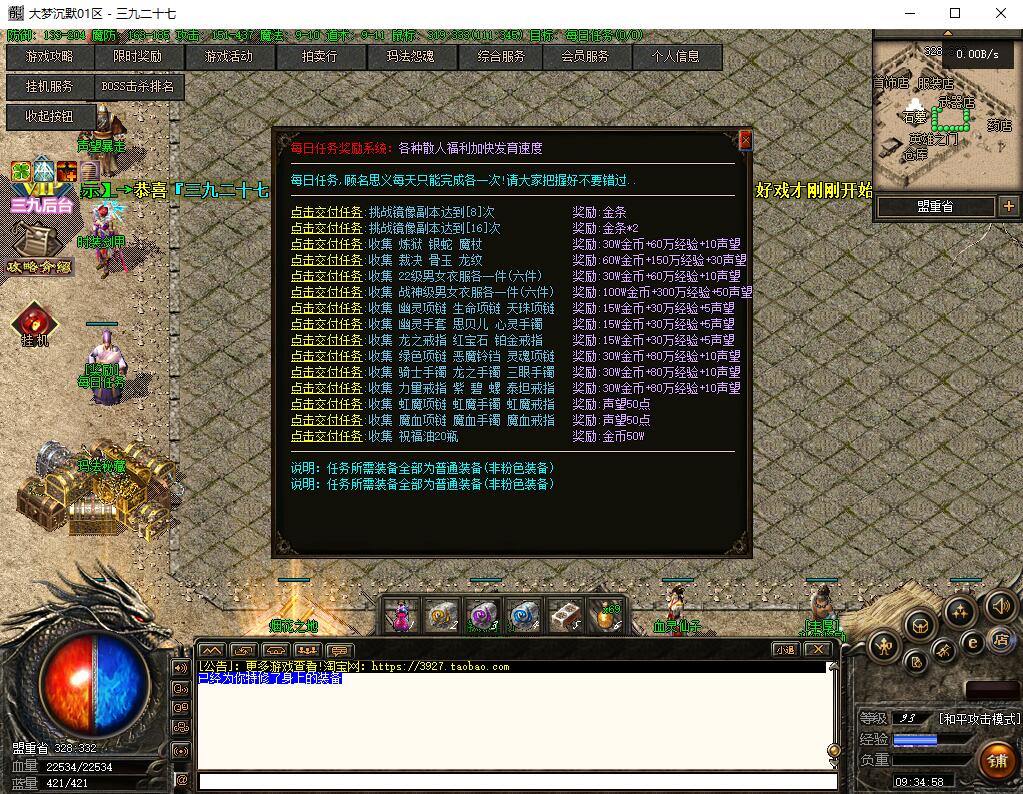1023x794 pixels.
Task: Click the minimap
Action: point(940,115)
